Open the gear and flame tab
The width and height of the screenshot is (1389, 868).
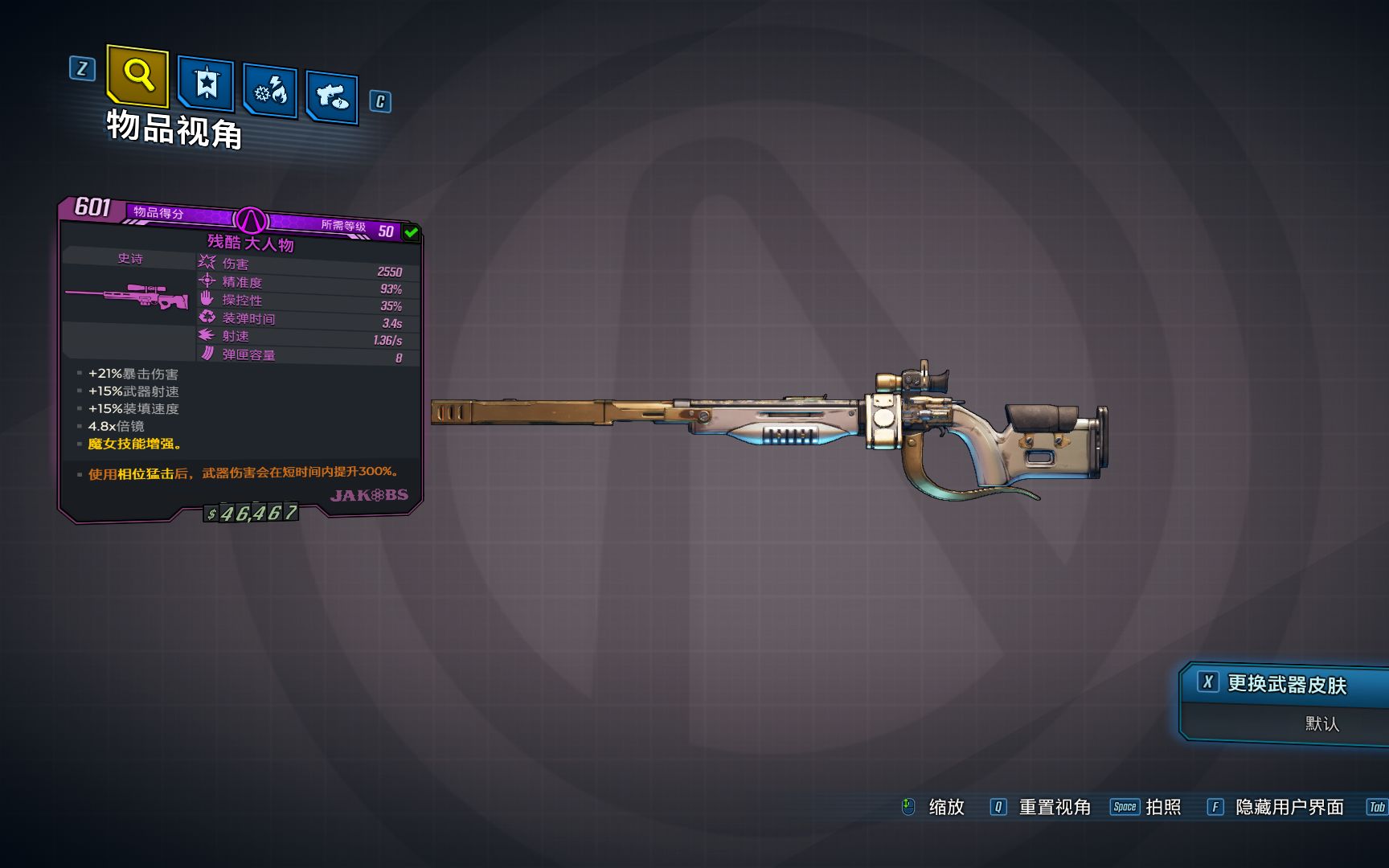[x=270, y=91]
